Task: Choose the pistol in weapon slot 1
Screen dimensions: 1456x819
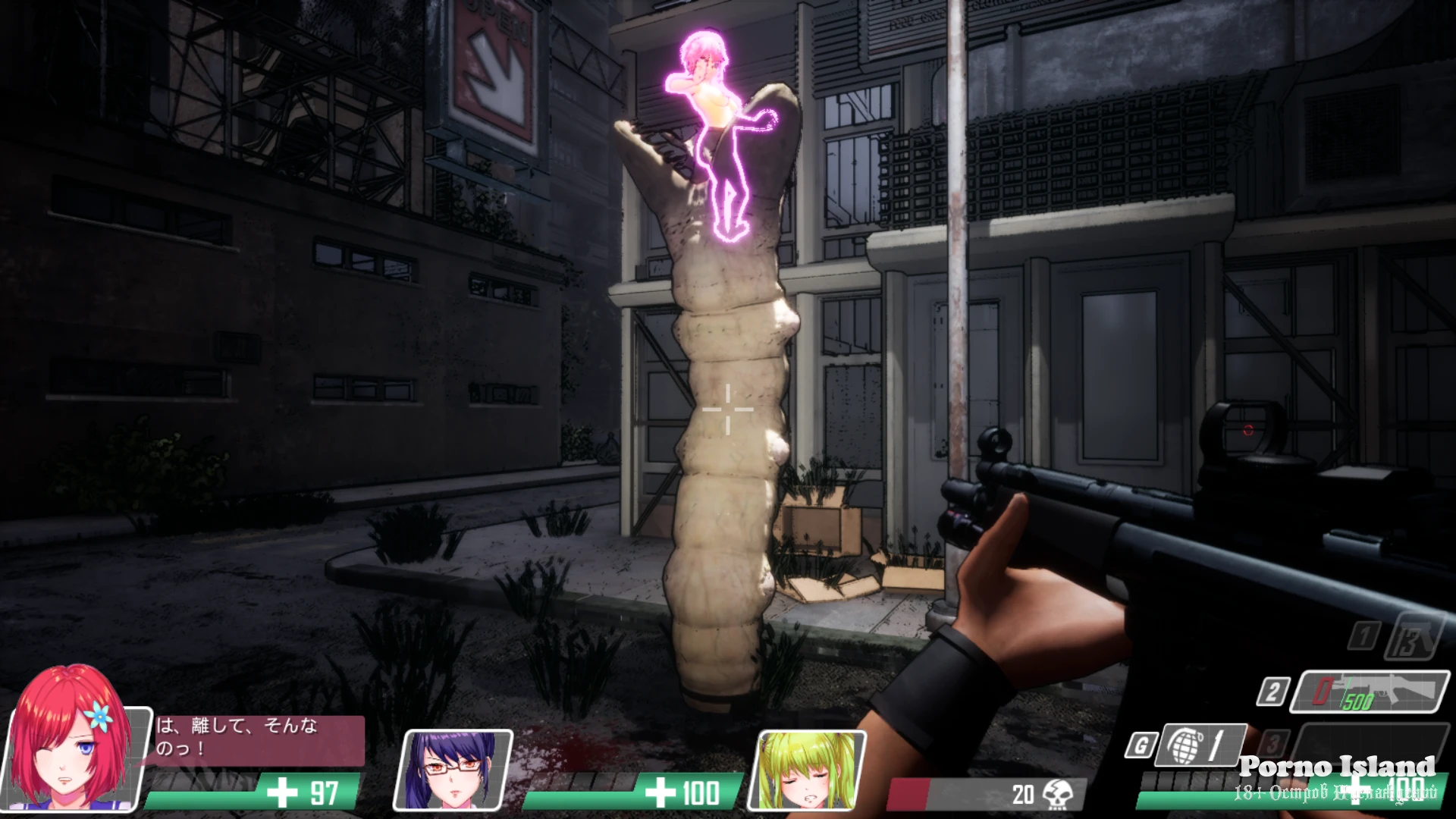Action: [x=1412, y=637]
